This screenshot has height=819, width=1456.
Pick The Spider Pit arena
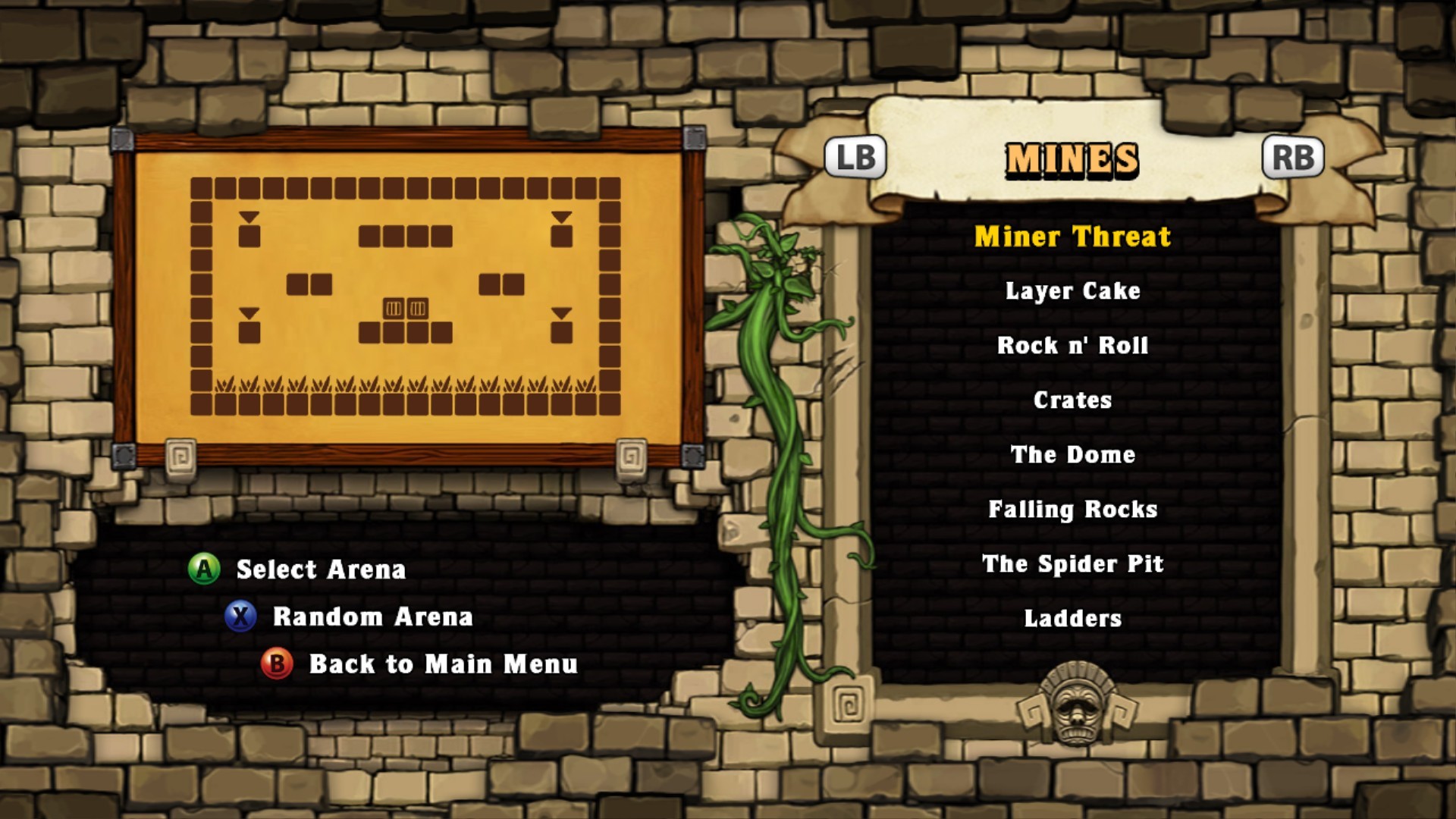pyautogui.click(x=1072, y=564)
